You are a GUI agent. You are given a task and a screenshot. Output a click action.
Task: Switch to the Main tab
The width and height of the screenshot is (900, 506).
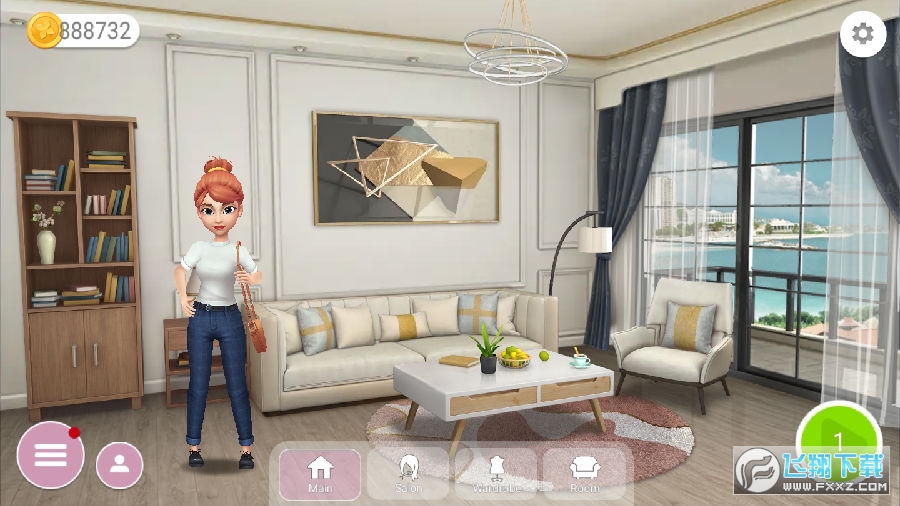(319, 473)
